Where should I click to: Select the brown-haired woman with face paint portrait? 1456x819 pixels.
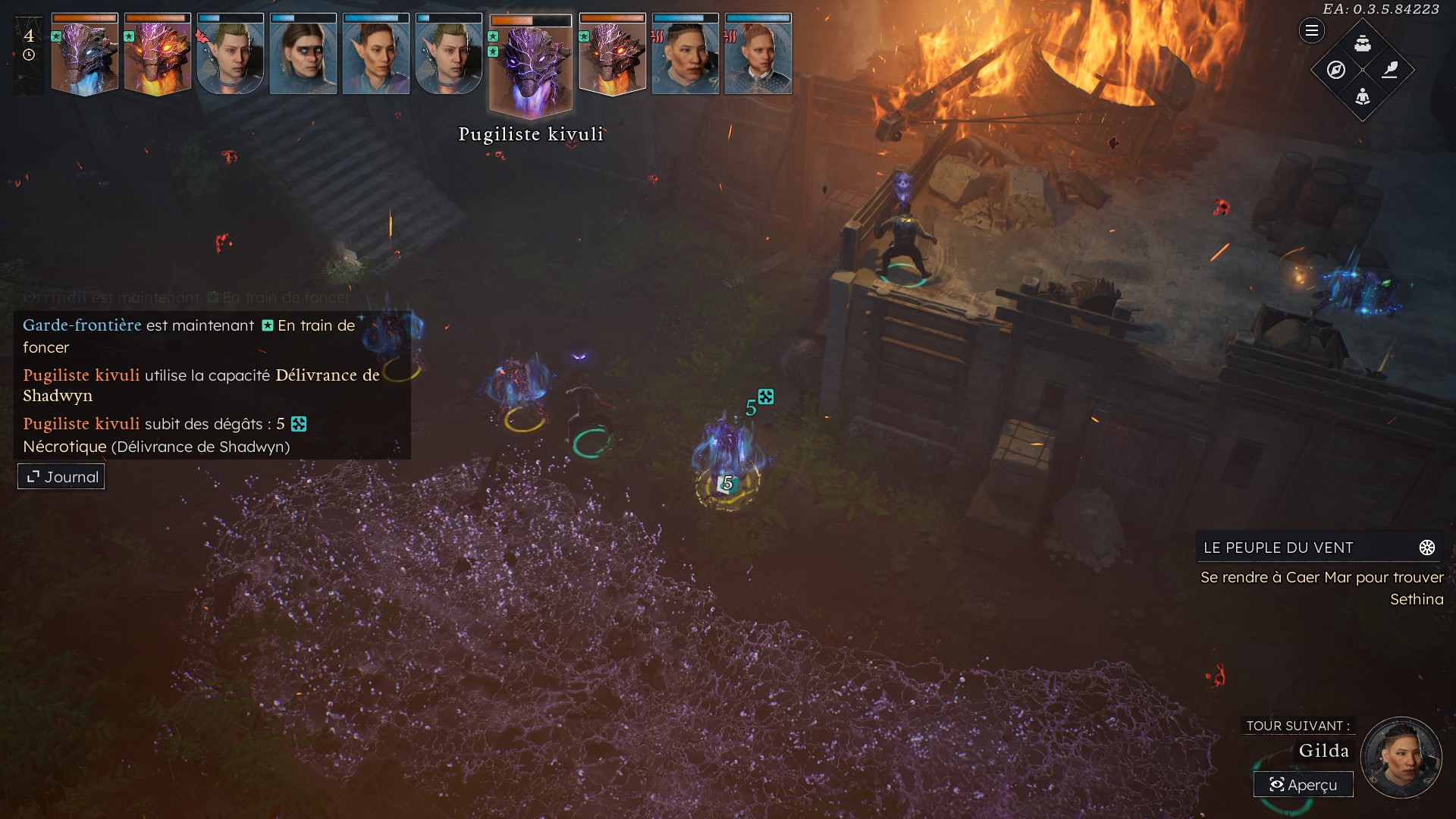[x=303, y=55]
